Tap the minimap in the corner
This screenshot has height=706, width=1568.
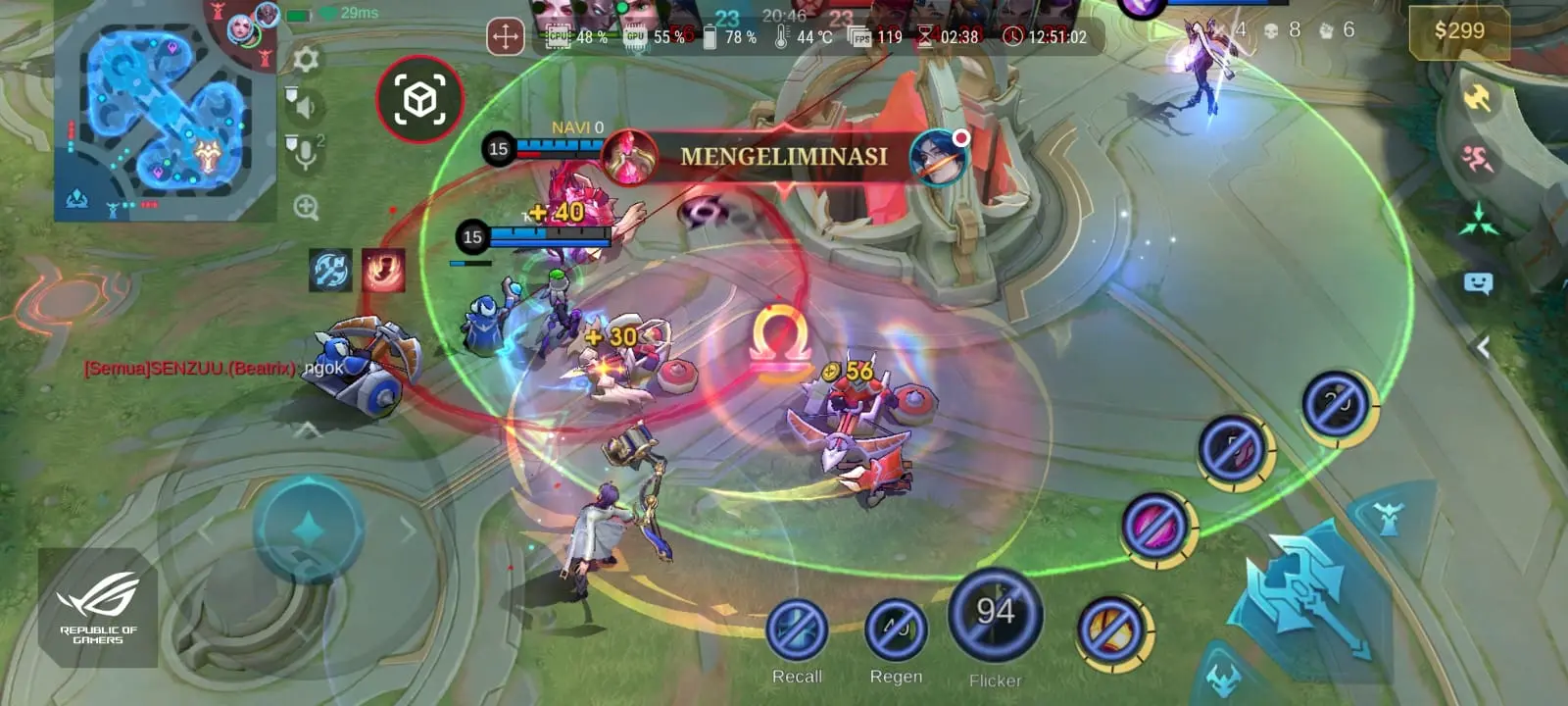pyautogui.click(x=165, y=113)
